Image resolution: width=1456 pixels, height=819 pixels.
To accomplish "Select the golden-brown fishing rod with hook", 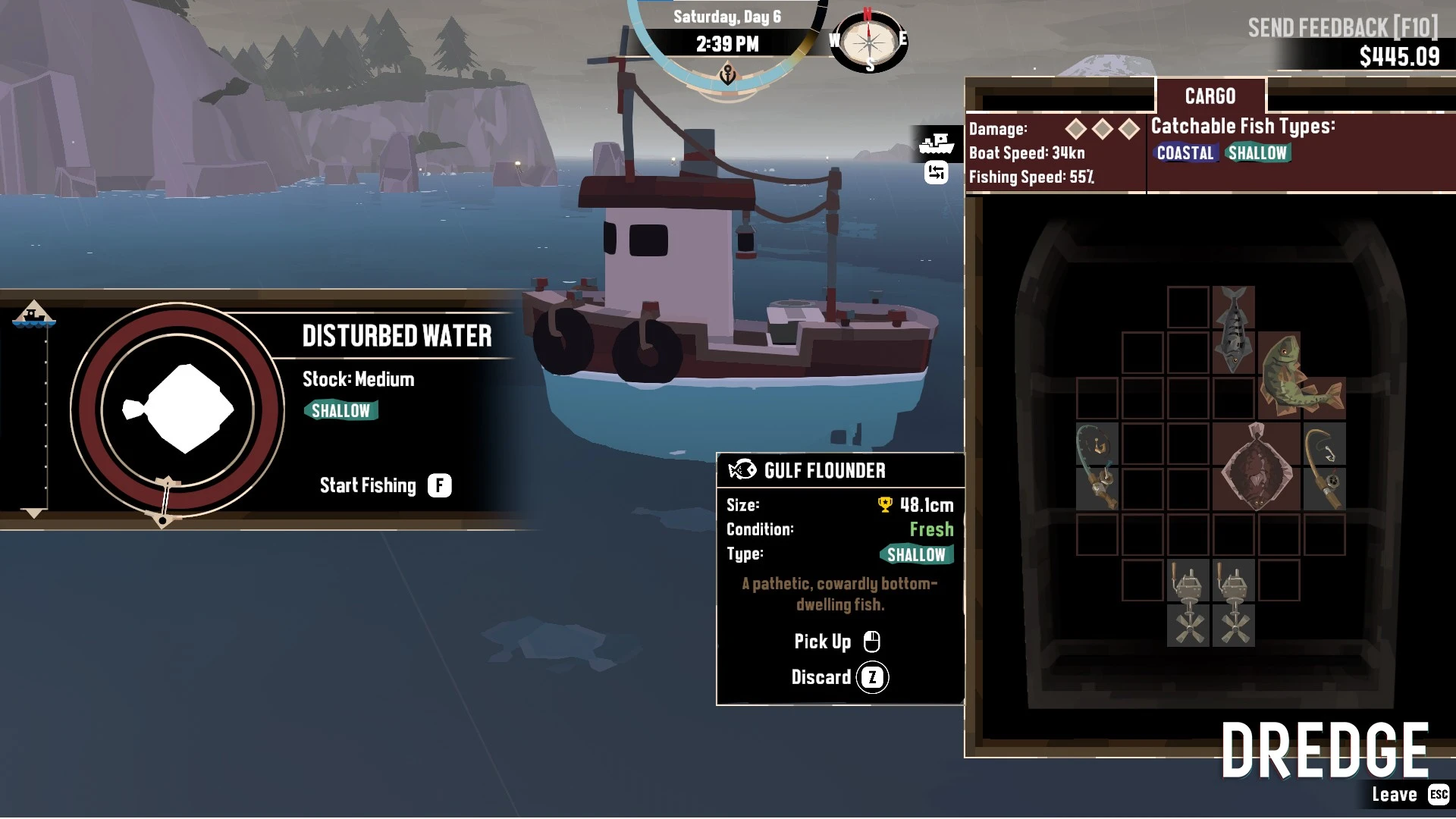I will pos(1324,466).
